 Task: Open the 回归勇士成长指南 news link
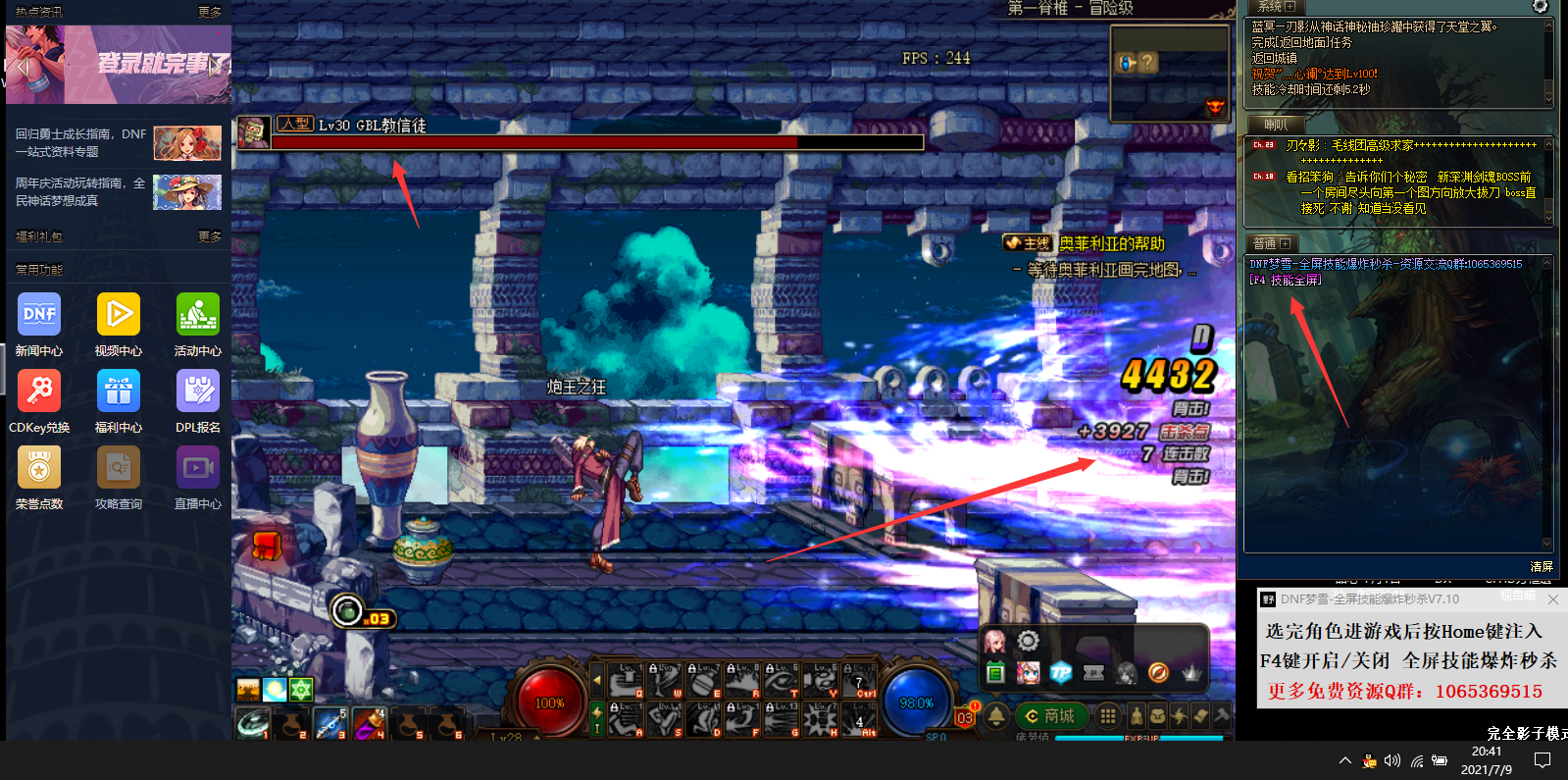pyautogui.click(x=80, y=143)
